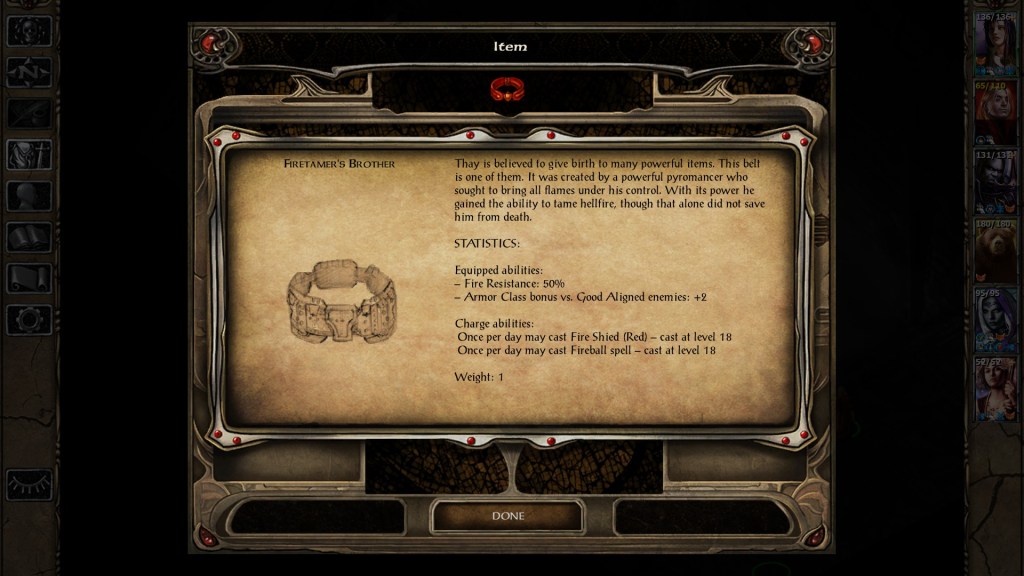Close the item description with Done
1024x576 pixels.
click(507, 516)
